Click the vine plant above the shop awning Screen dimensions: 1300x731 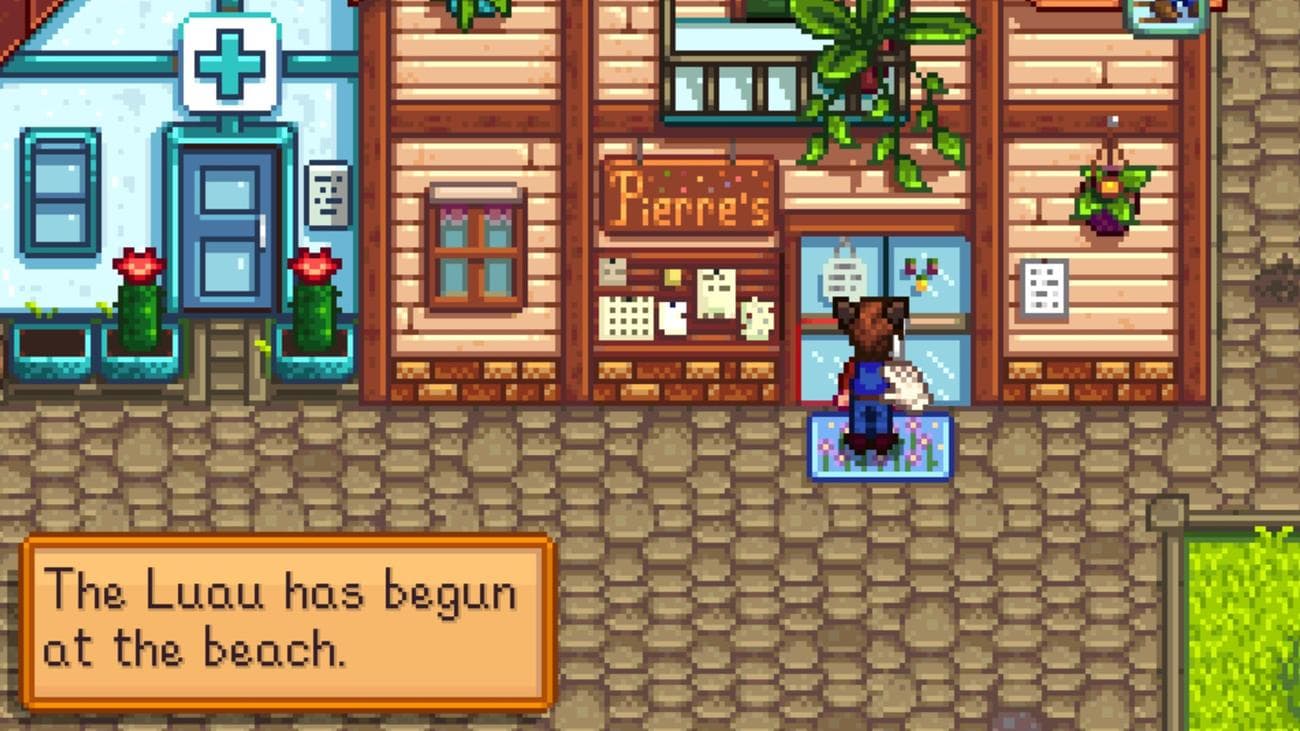point(860,70)
